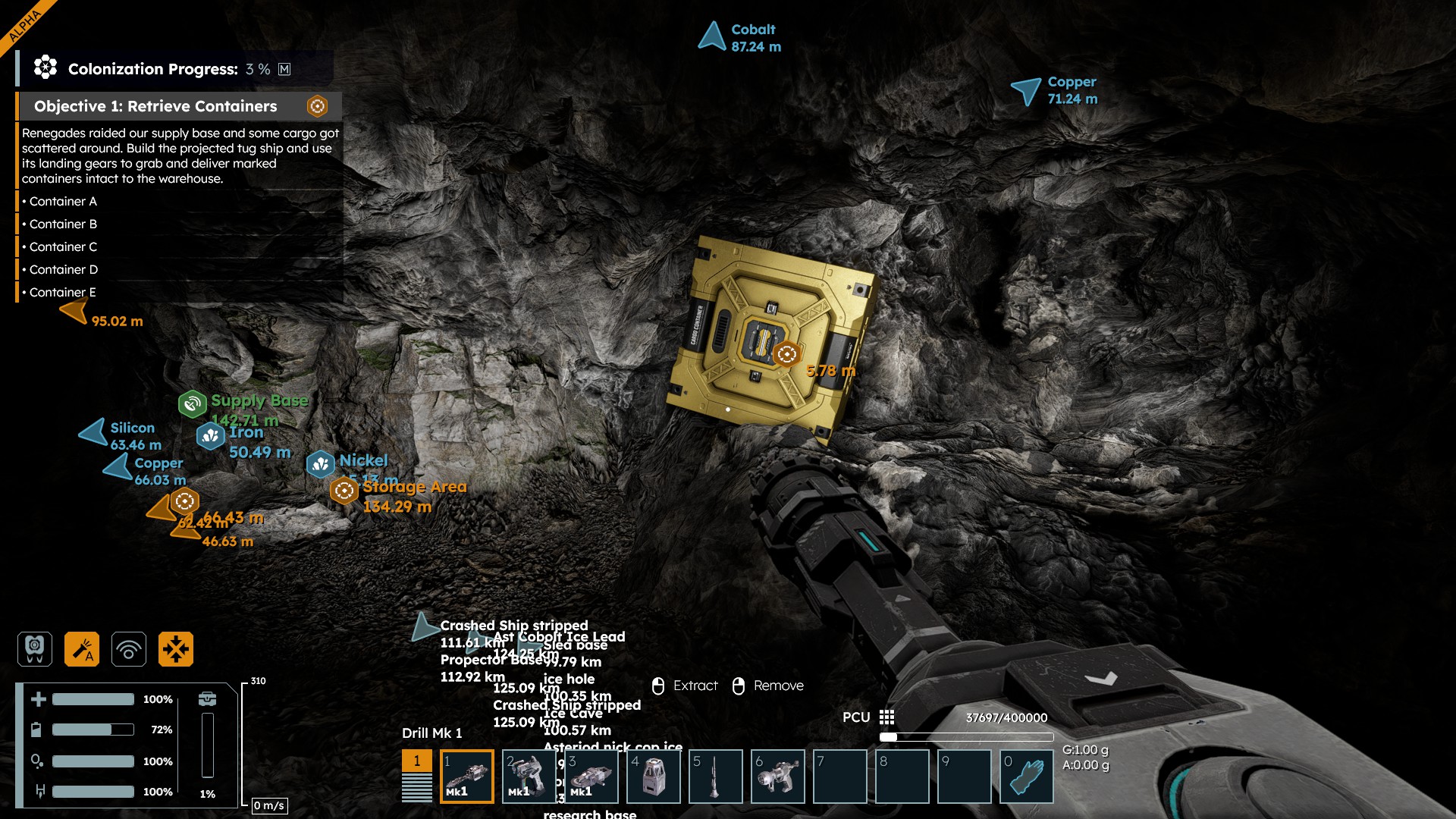Select the welder Mk1 in slot 2

click(529, 776)
